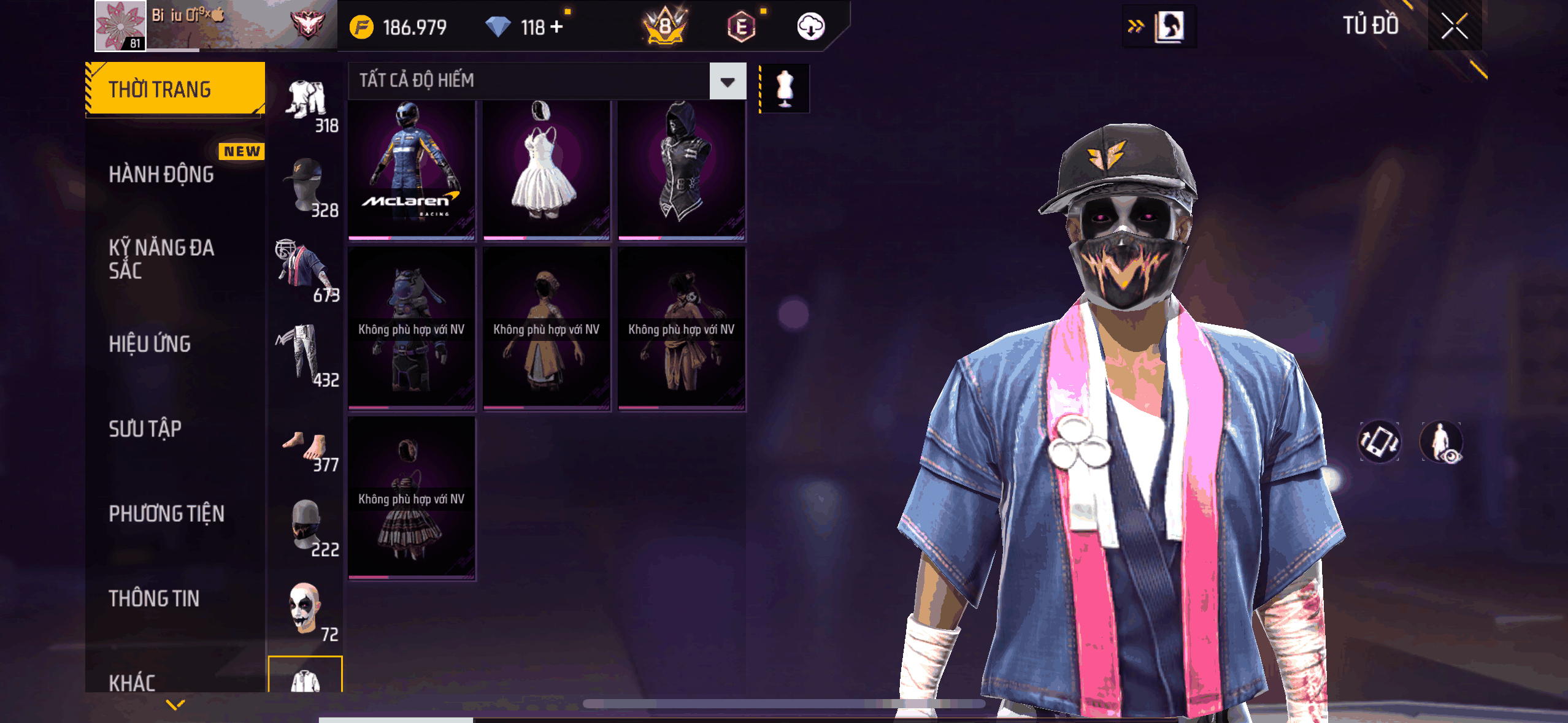Open the Thời Trang tab
This screenshot has width=1568, height=723.
point(175,89)
